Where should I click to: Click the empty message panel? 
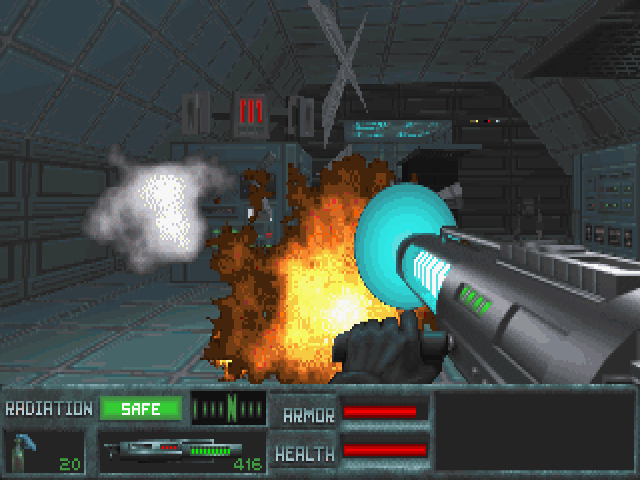point(535,430)
